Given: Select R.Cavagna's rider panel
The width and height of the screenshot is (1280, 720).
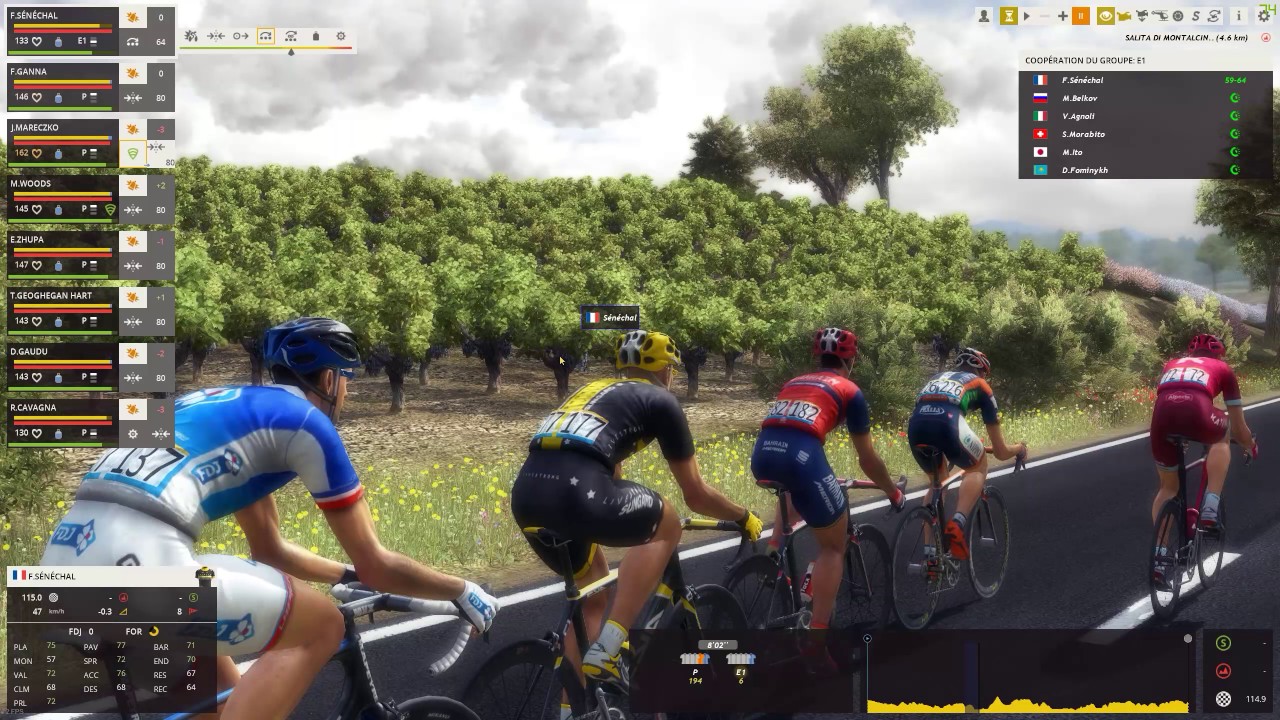Looking at the screenshot, I should [62, 421].
